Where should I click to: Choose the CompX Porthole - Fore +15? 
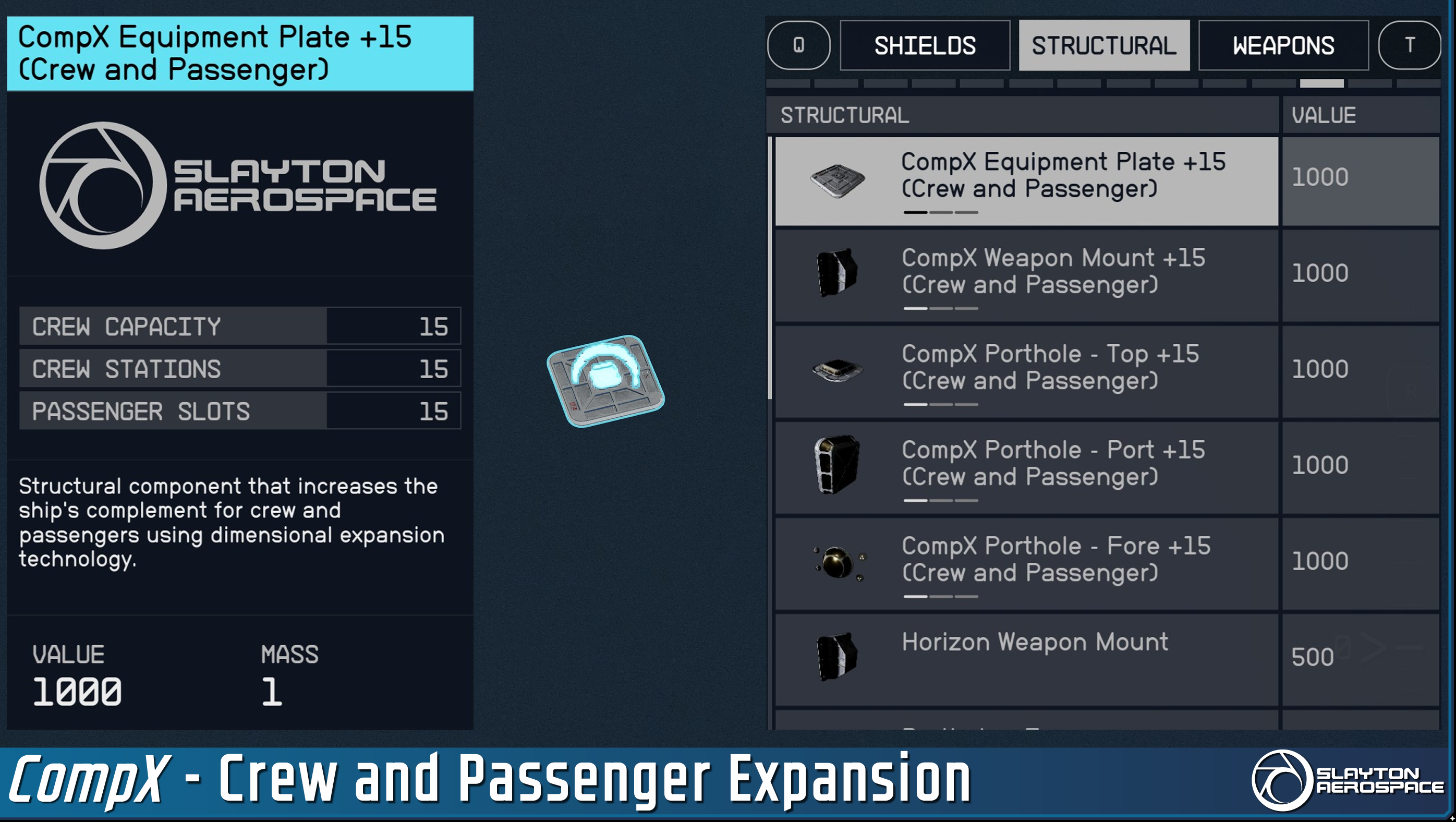point(1026,564)
